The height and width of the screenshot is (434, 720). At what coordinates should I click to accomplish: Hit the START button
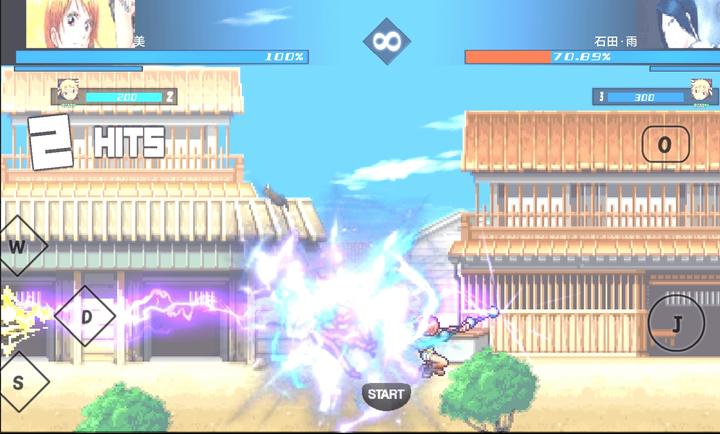tap(386, 395)
